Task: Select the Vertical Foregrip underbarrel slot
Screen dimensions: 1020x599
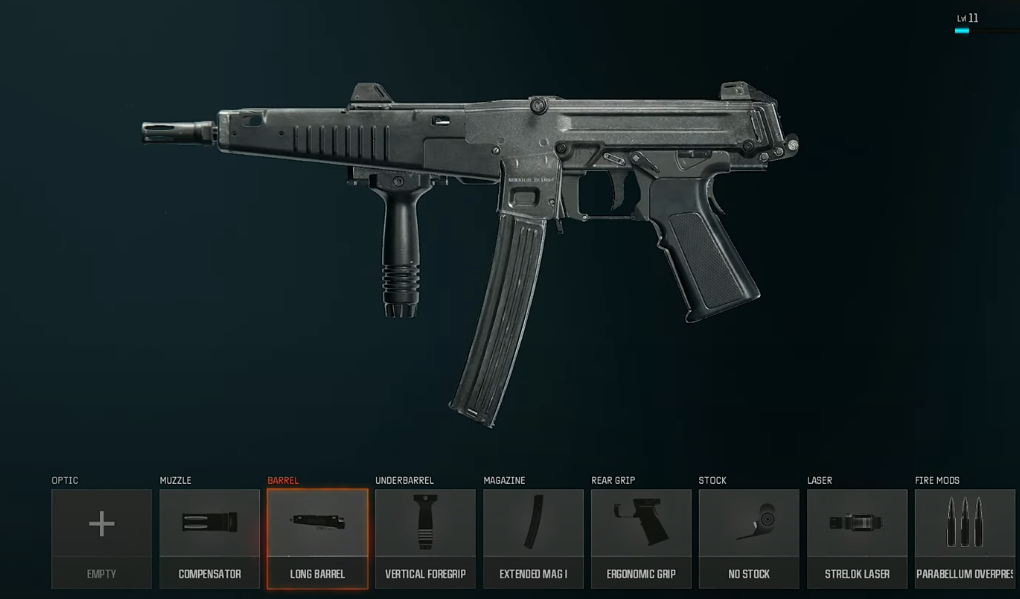Action: pyautogui.click(x=425, y=538)
